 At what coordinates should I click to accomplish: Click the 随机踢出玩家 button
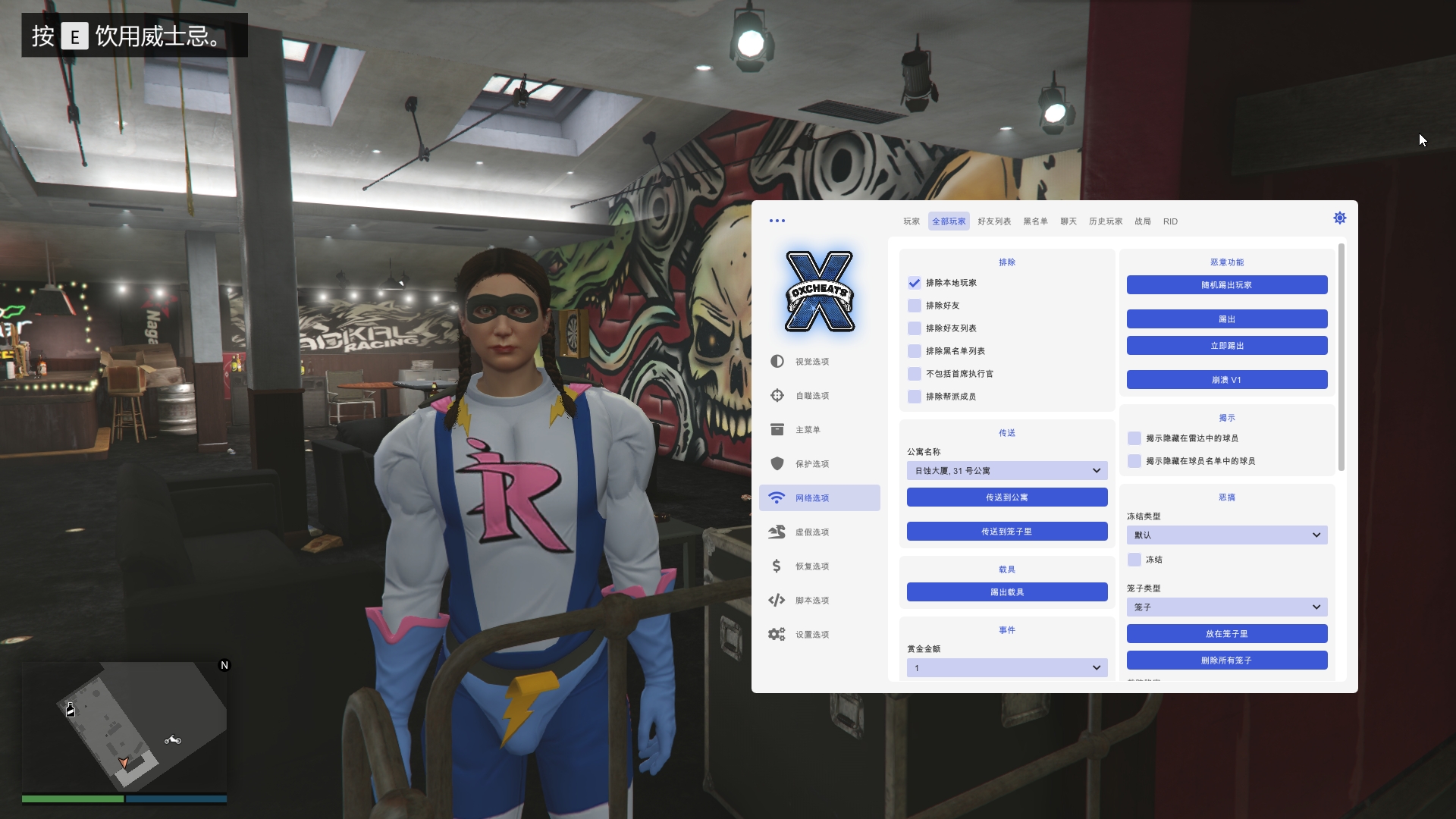[x=1226, y=285]
